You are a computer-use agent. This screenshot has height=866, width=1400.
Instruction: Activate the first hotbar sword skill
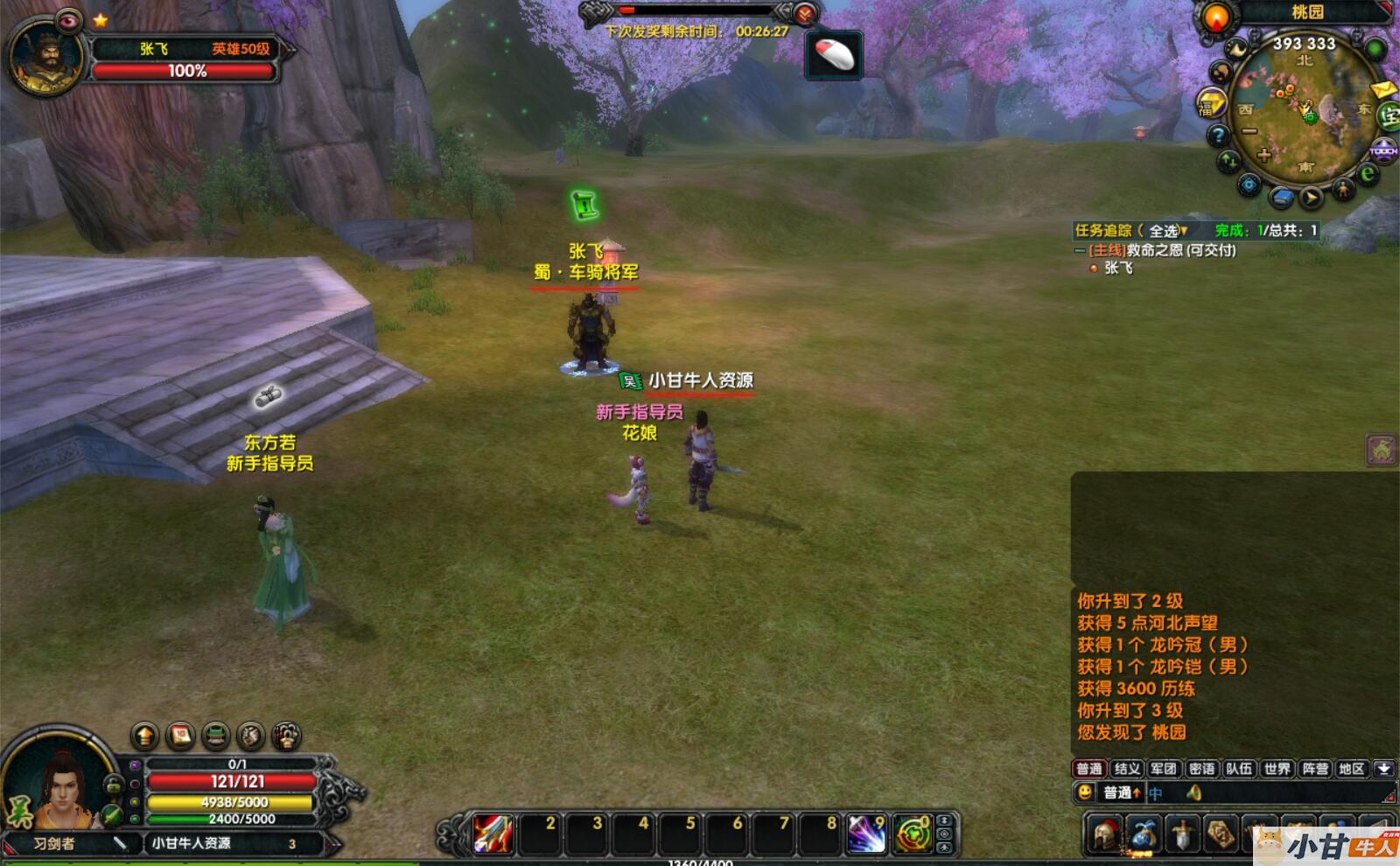point(493,834)
